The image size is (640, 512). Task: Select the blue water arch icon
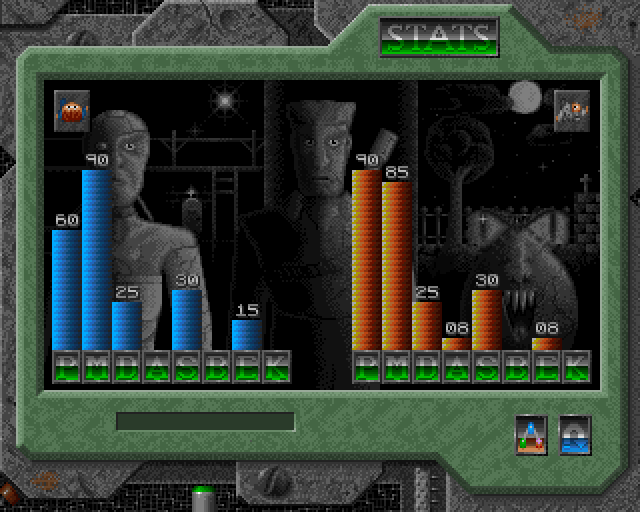[574, 433]
